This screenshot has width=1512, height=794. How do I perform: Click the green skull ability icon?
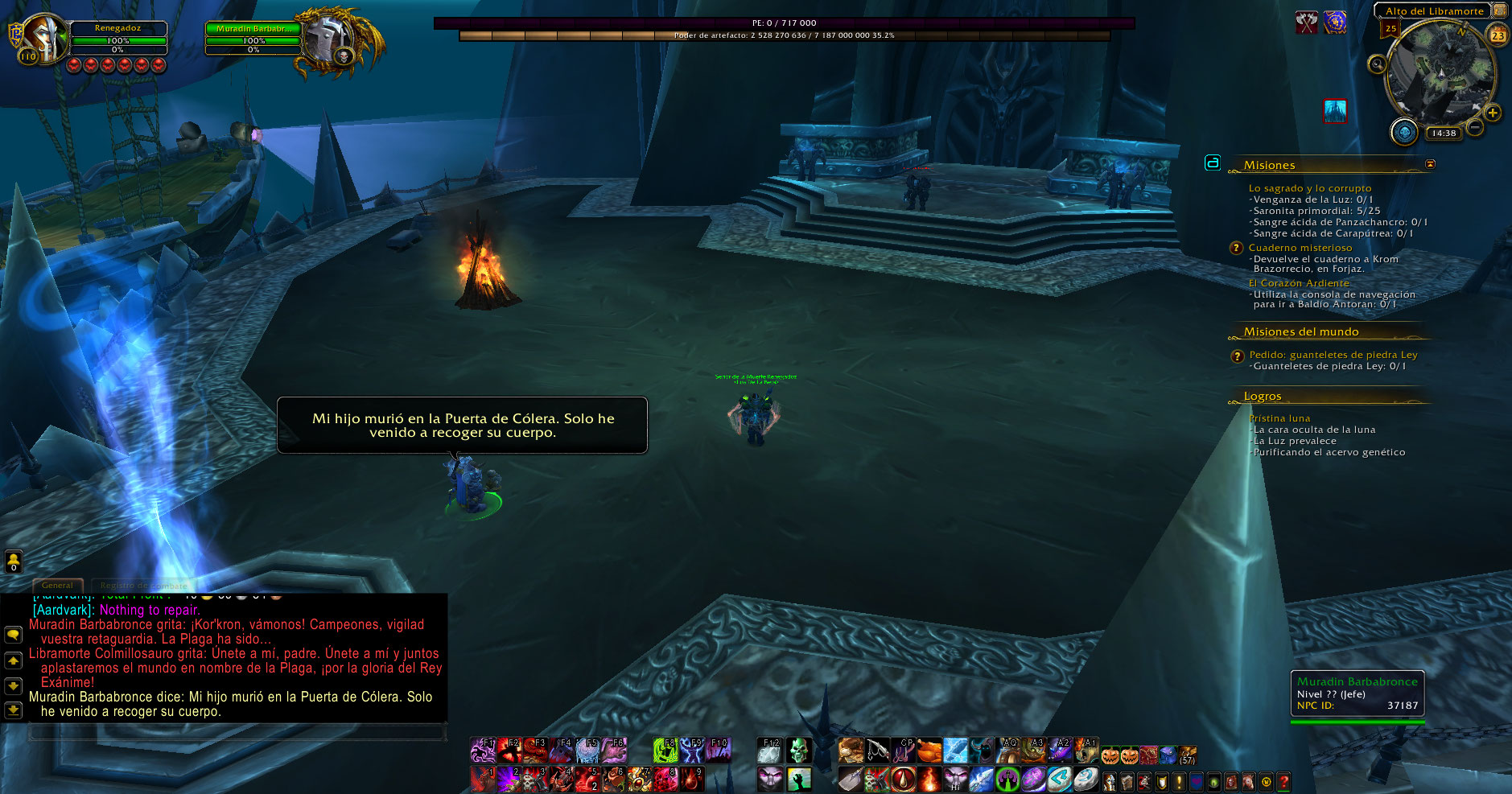797,751
